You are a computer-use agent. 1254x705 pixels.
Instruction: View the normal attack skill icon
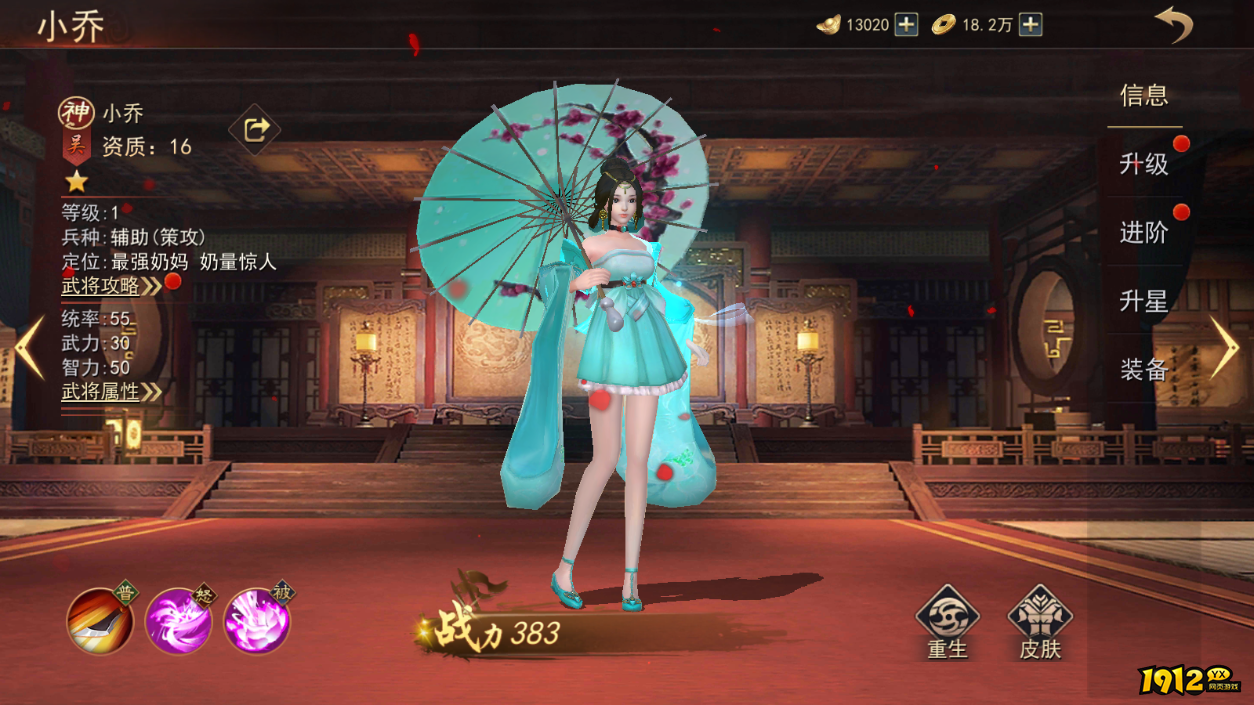click(100, 620)
